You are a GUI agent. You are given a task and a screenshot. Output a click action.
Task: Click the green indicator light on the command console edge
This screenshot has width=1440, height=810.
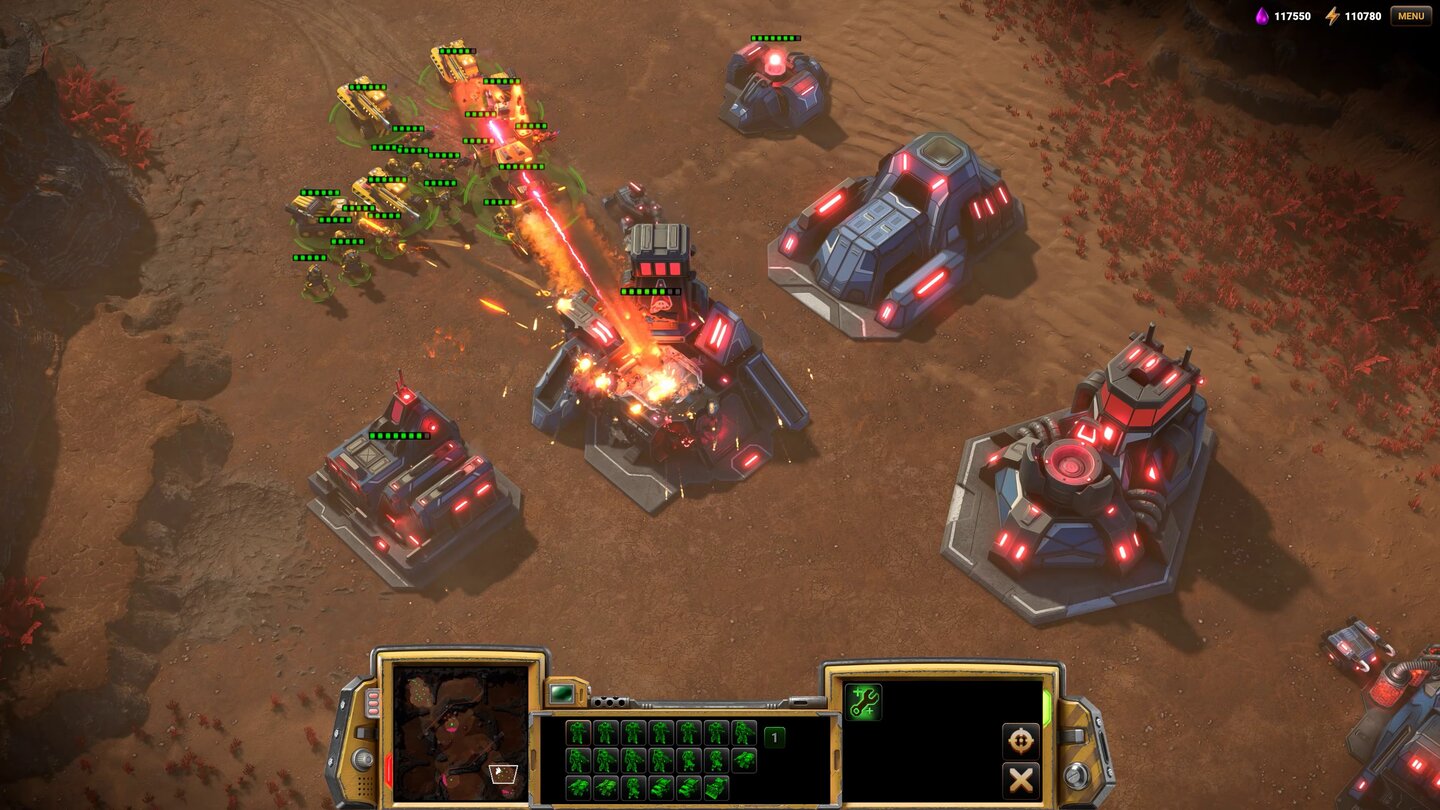(1047, 705)
